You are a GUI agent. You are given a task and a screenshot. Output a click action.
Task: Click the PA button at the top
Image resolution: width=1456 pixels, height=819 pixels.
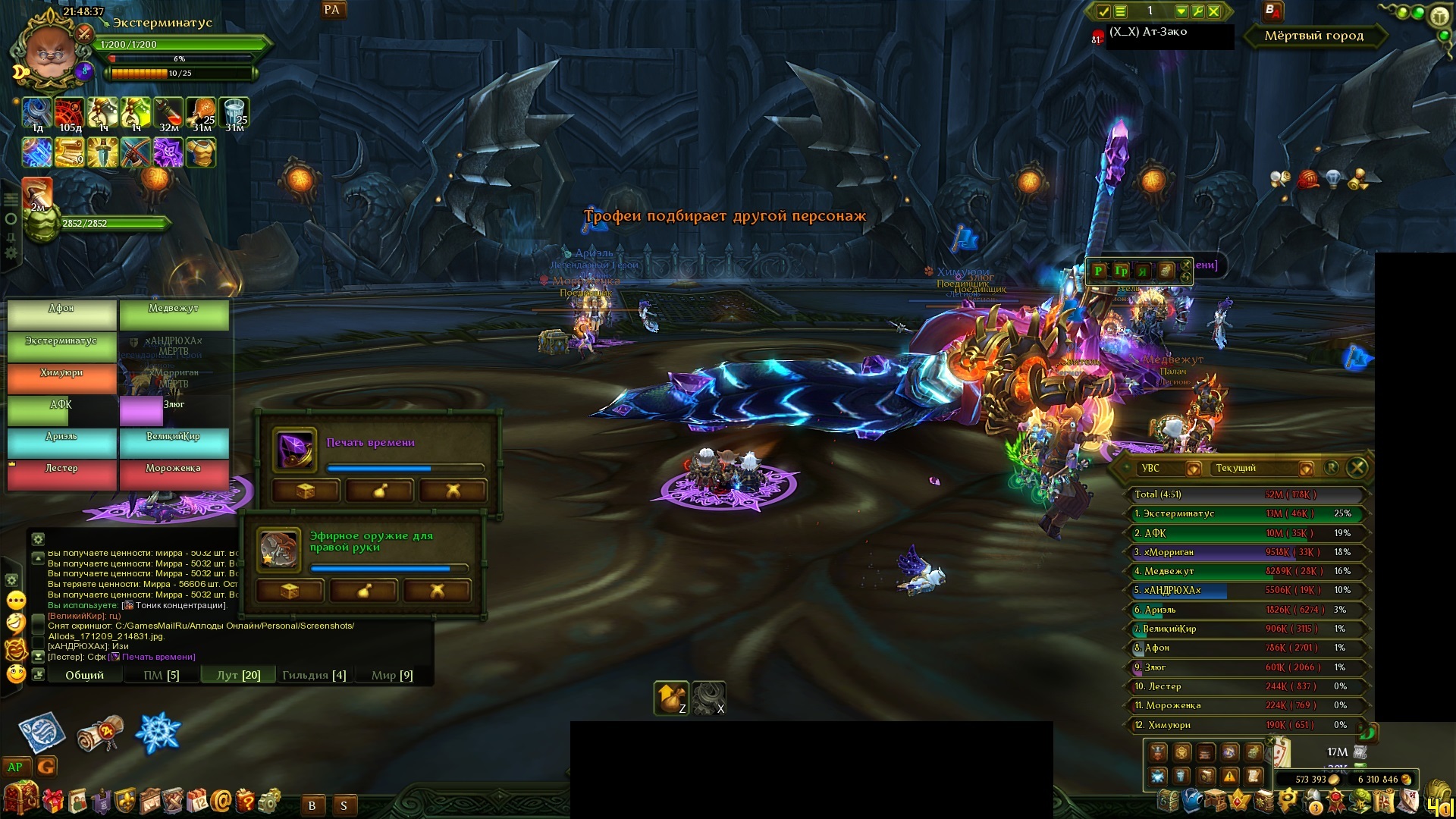331,10
